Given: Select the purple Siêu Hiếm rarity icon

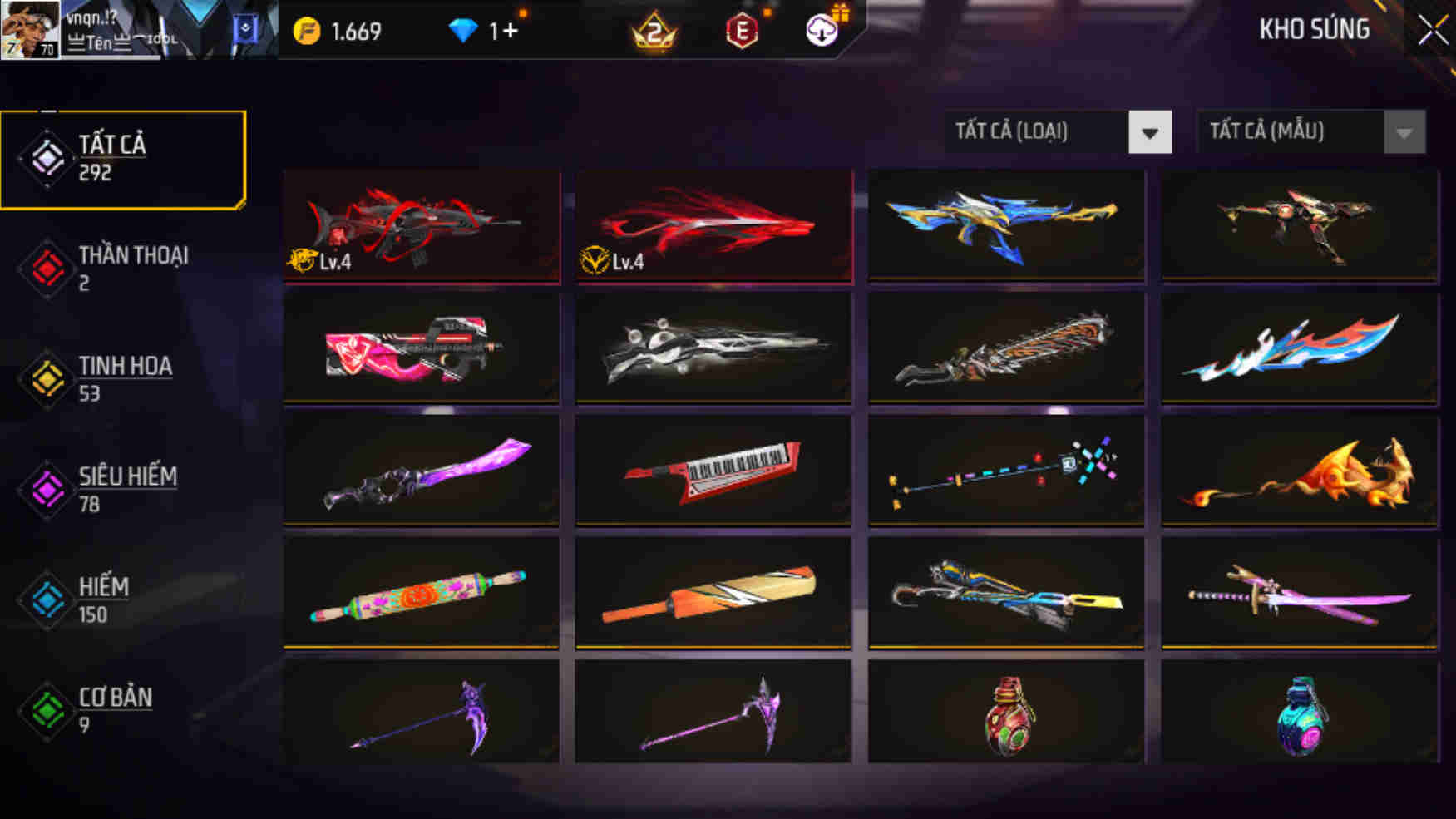Looking at the screenshot, I should tap(47, 489).
